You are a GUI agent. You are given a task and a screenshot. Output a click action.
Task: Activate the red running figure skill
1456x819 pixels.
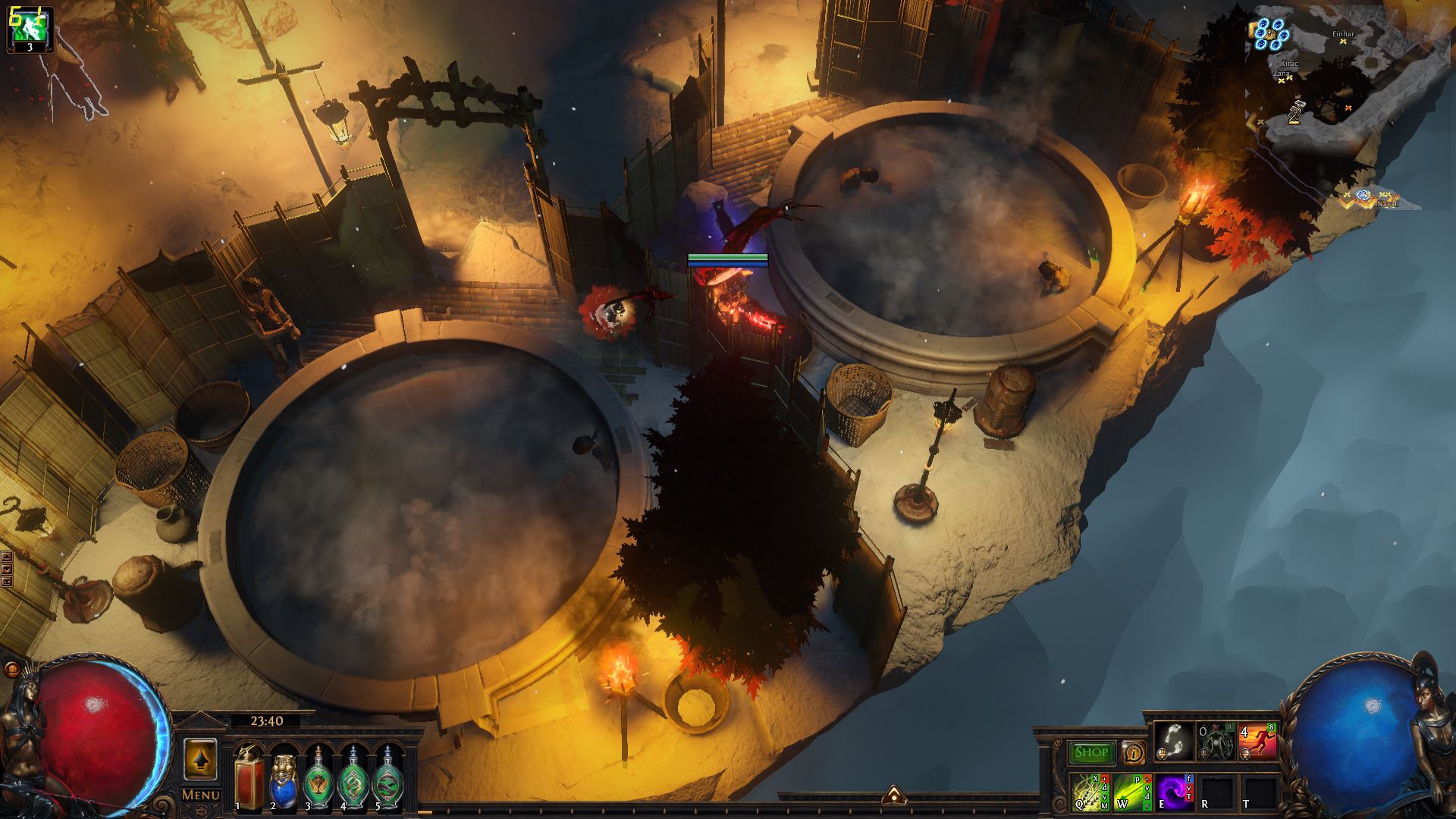pos(1257,742)
